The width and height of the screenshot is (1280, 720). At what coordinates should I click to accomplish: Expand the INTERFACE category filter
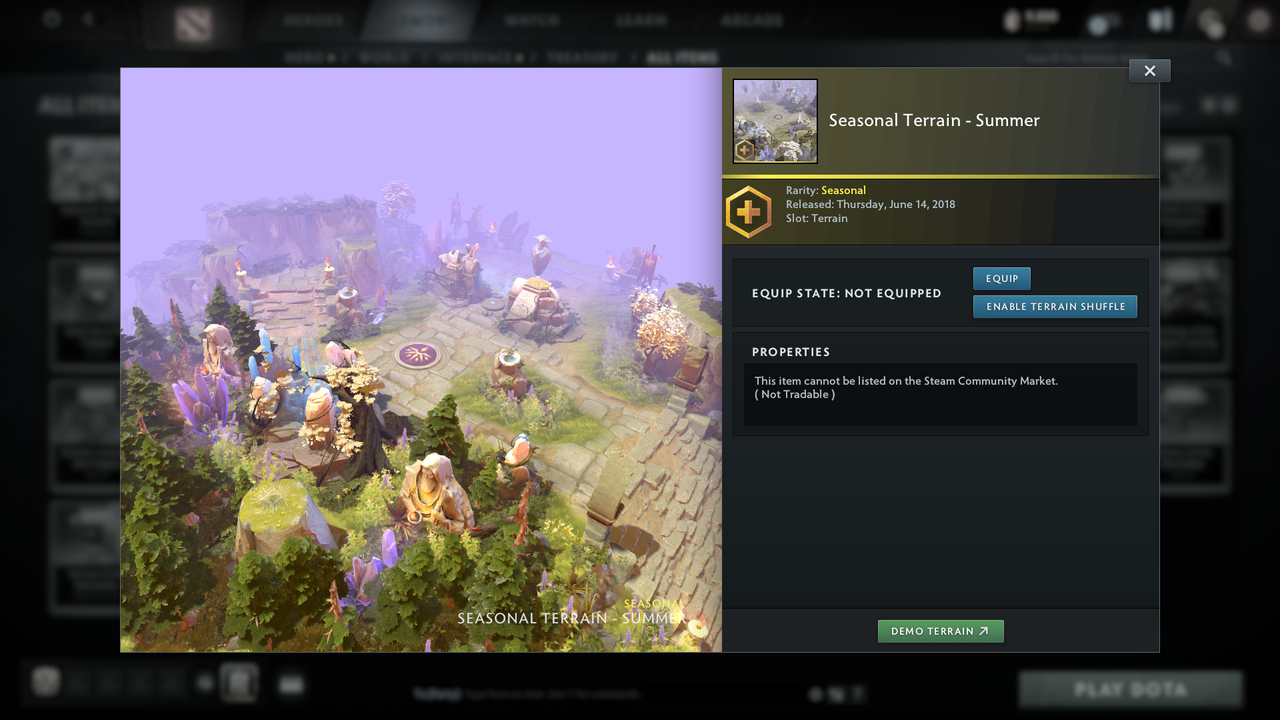point(472,57)
